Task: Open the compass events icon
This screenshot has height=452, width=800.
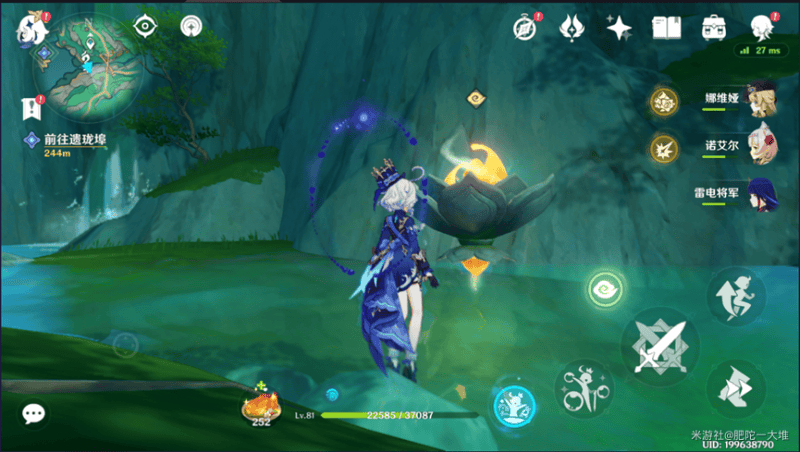Action: [526, 27]
